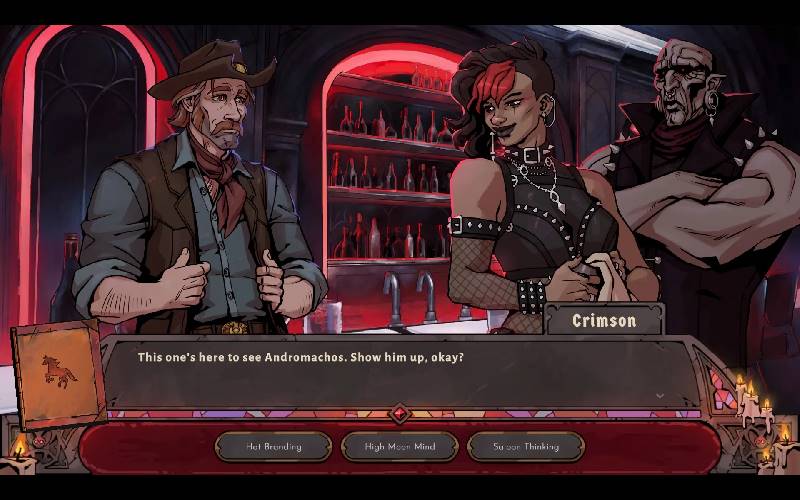Click the red gem below the dialogue box
The image size is (800, 500).
pyautogui.click(x=400, y=413)
